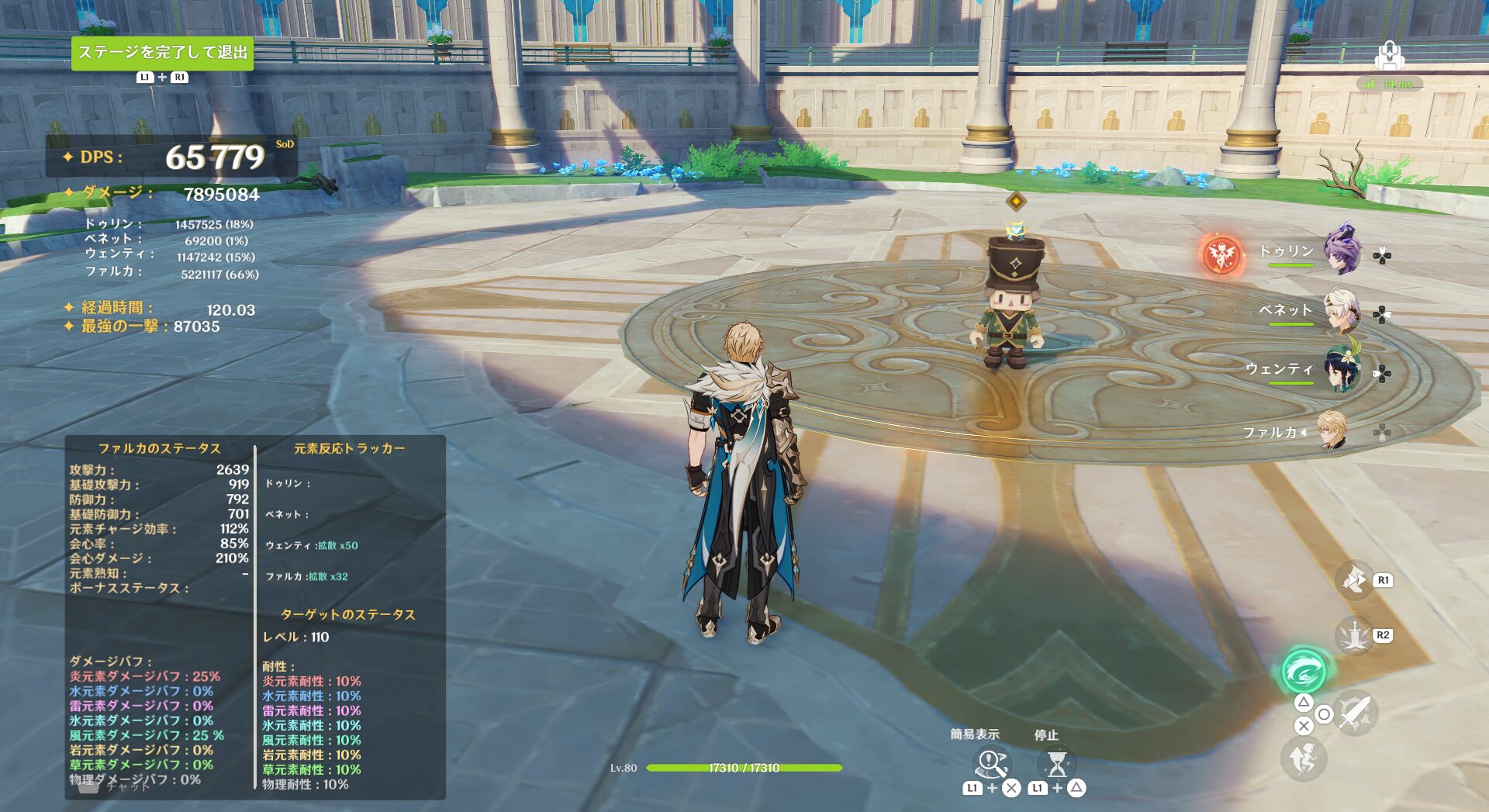The width and height of the screenshot is (1489, 812).
Task: Choose ファルカ in the party list
Action: [x=1332, y=430]
